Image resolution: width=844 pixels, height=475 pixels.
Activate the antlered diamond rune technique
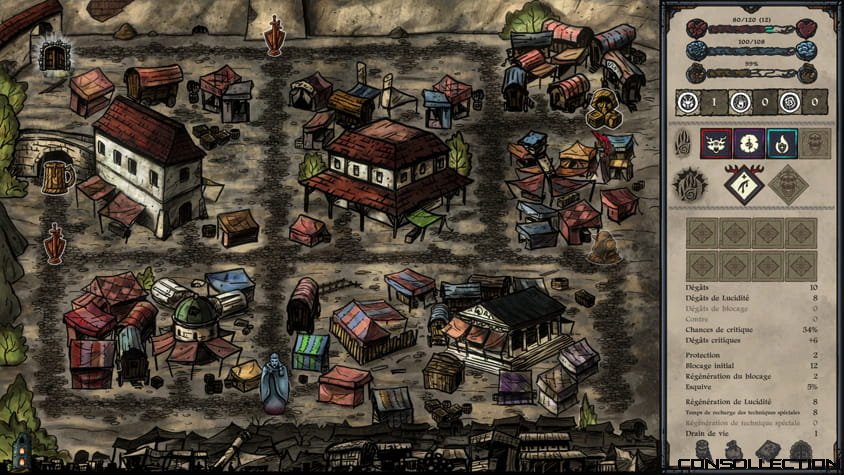(x=744, y=183)
